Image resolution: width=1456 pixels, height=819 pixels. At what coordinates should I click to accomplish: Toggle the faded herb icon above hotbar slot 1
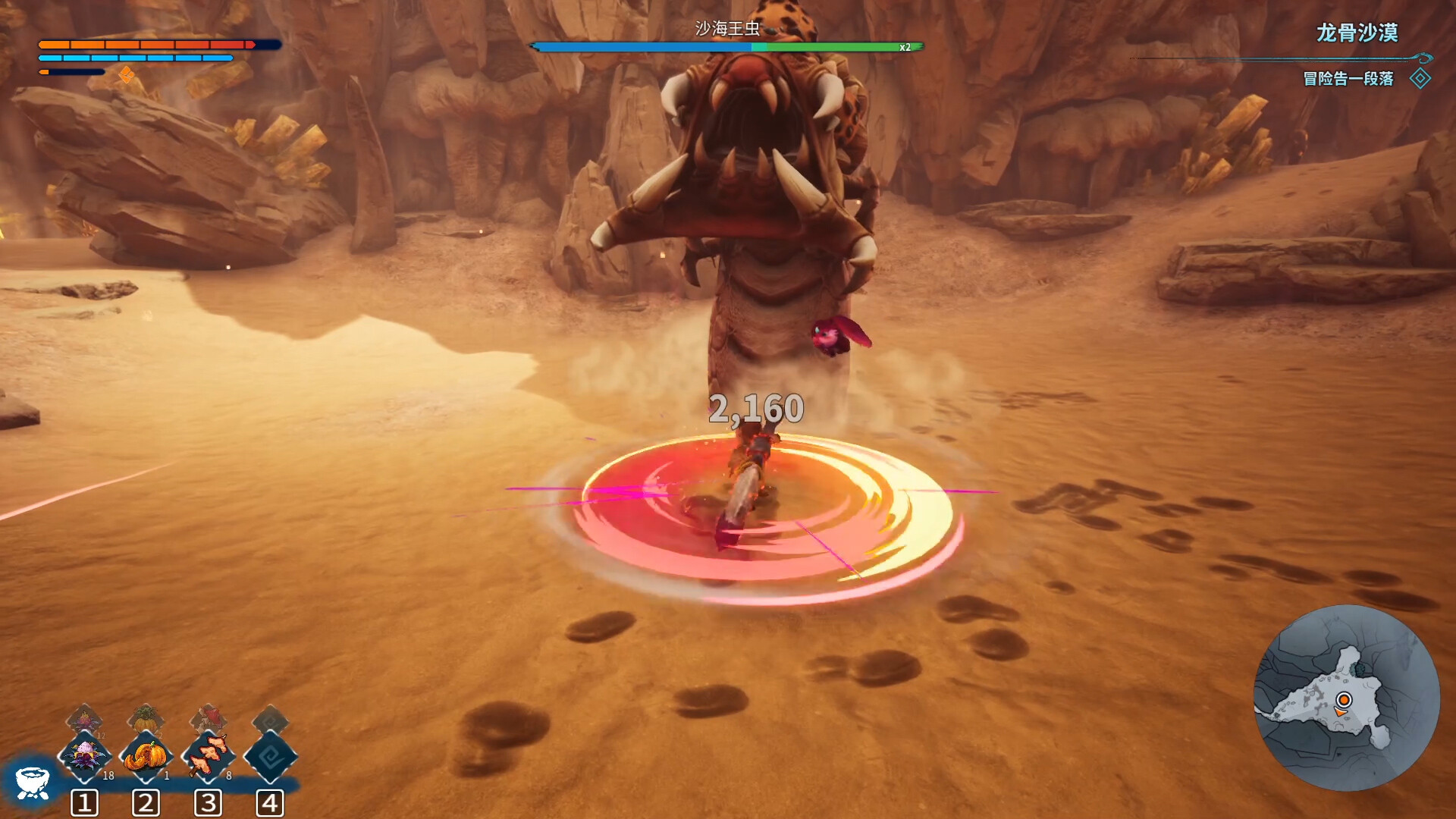pyautogui.click(x=86, y=717)
